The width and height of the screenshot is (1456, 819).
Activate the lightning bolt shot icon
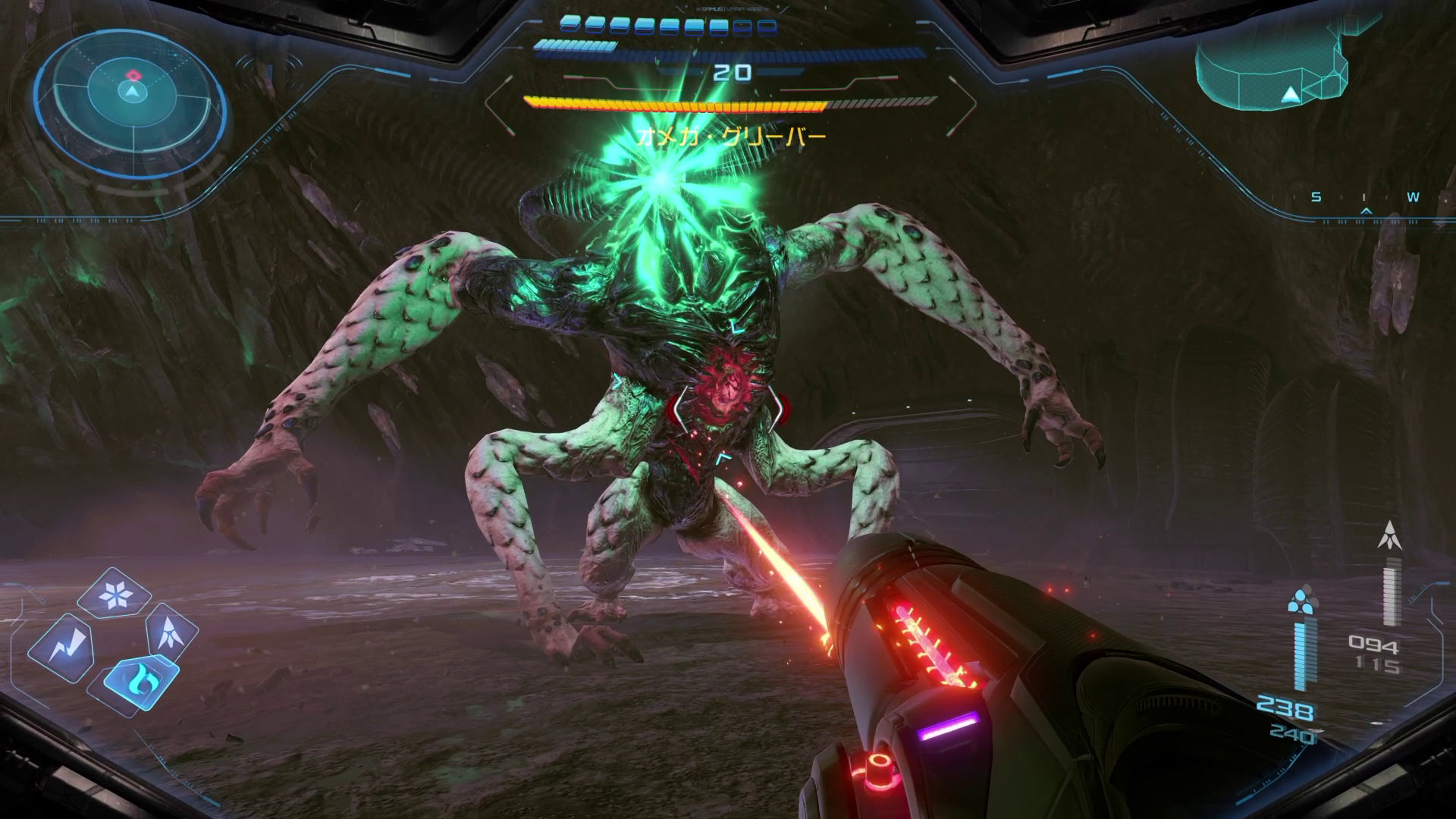click(61, 647)
